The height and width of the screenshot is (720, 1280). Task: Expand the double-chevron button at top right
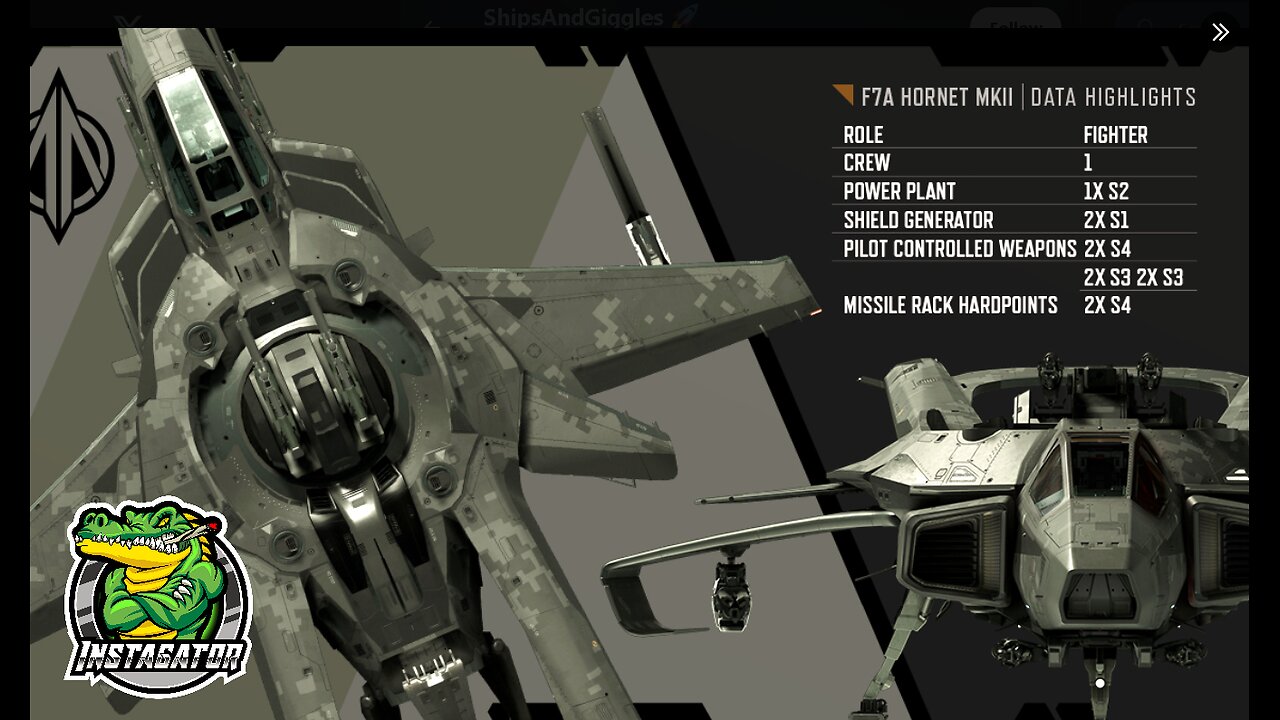1220,32
